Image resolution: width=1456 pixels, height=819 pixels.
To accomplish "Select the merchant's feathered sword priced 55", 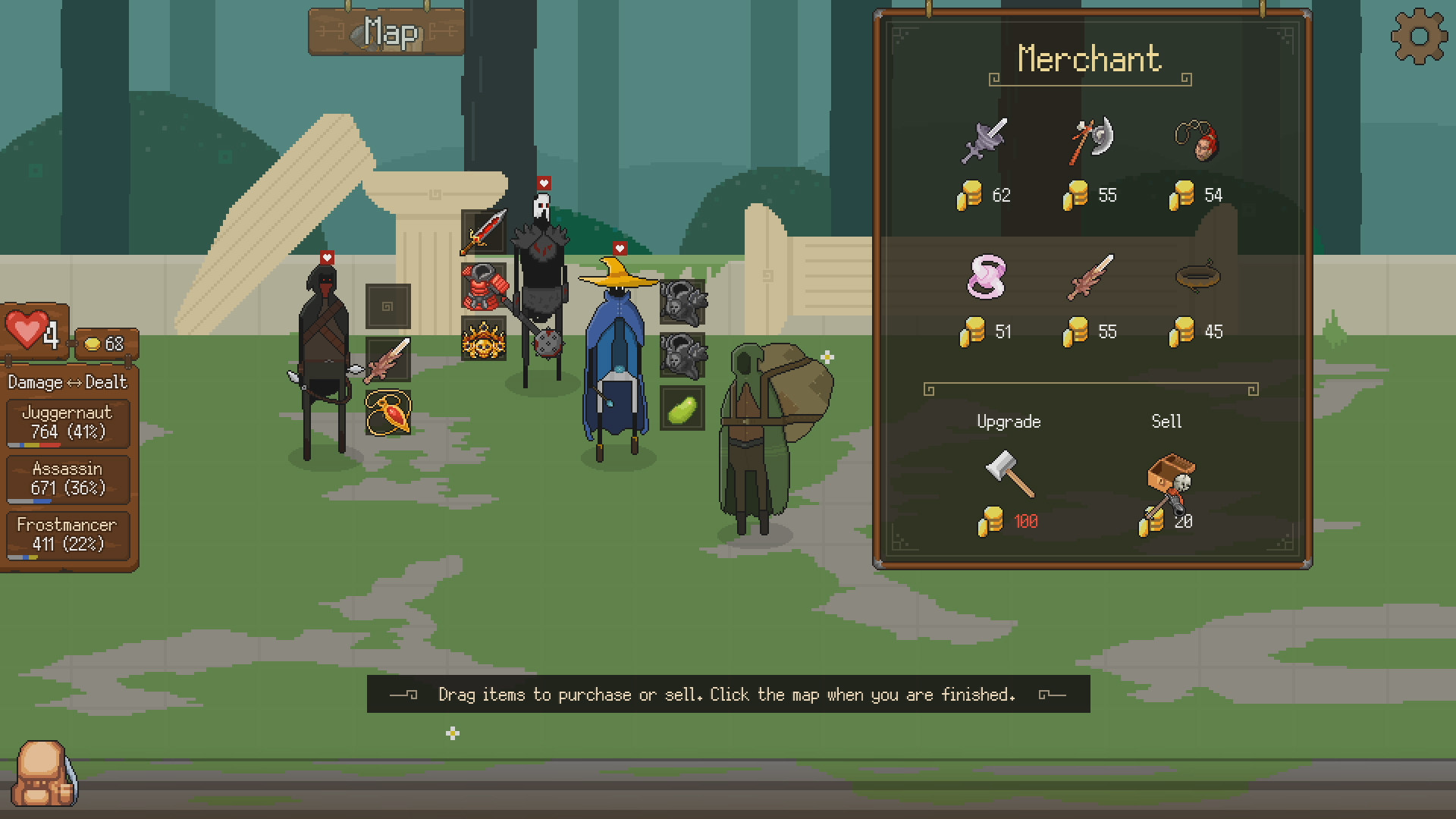I will point(1091,276).
